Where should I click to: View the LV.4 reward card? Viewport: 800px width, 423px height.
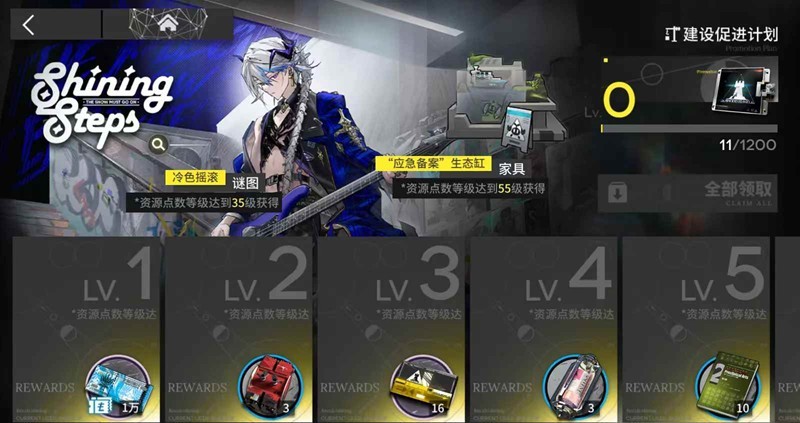(545, 300)
